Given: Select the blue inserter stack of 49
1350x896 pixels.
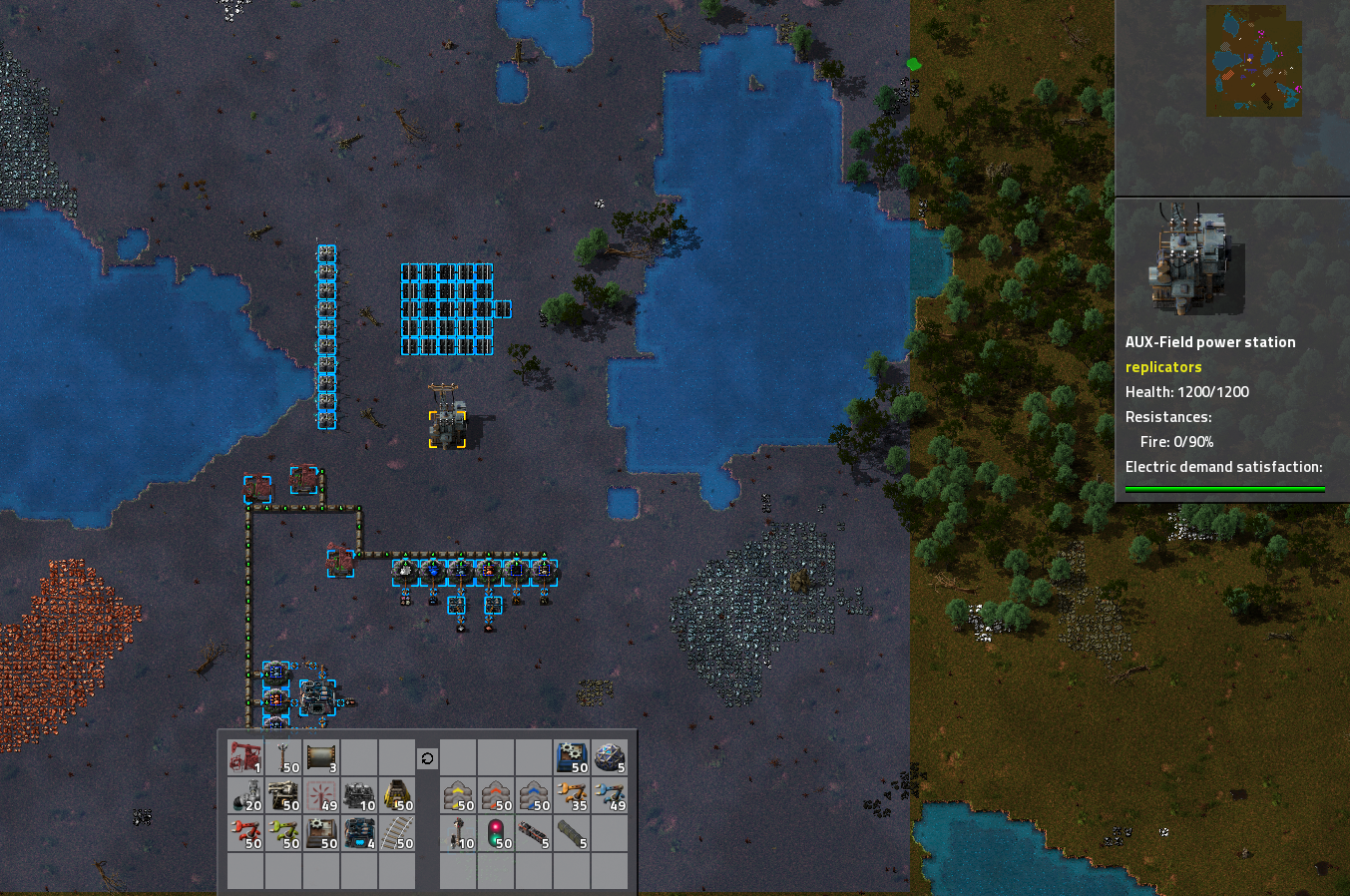Looking at the screenshot, I should [x=610, y=796].
